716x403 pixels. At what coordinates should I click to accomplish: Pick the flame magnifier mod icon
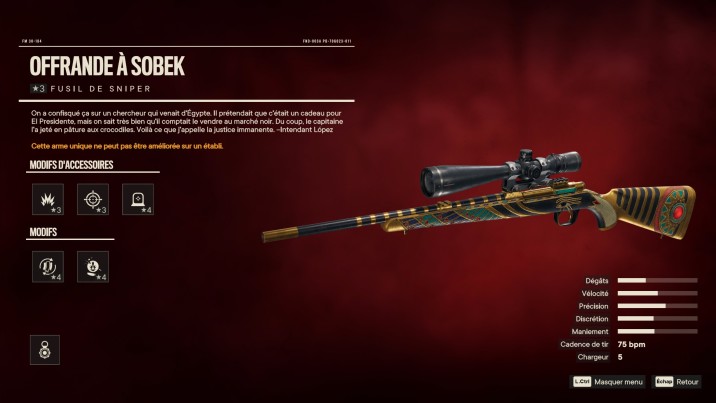pyautogui.click(x=93, y=267)
